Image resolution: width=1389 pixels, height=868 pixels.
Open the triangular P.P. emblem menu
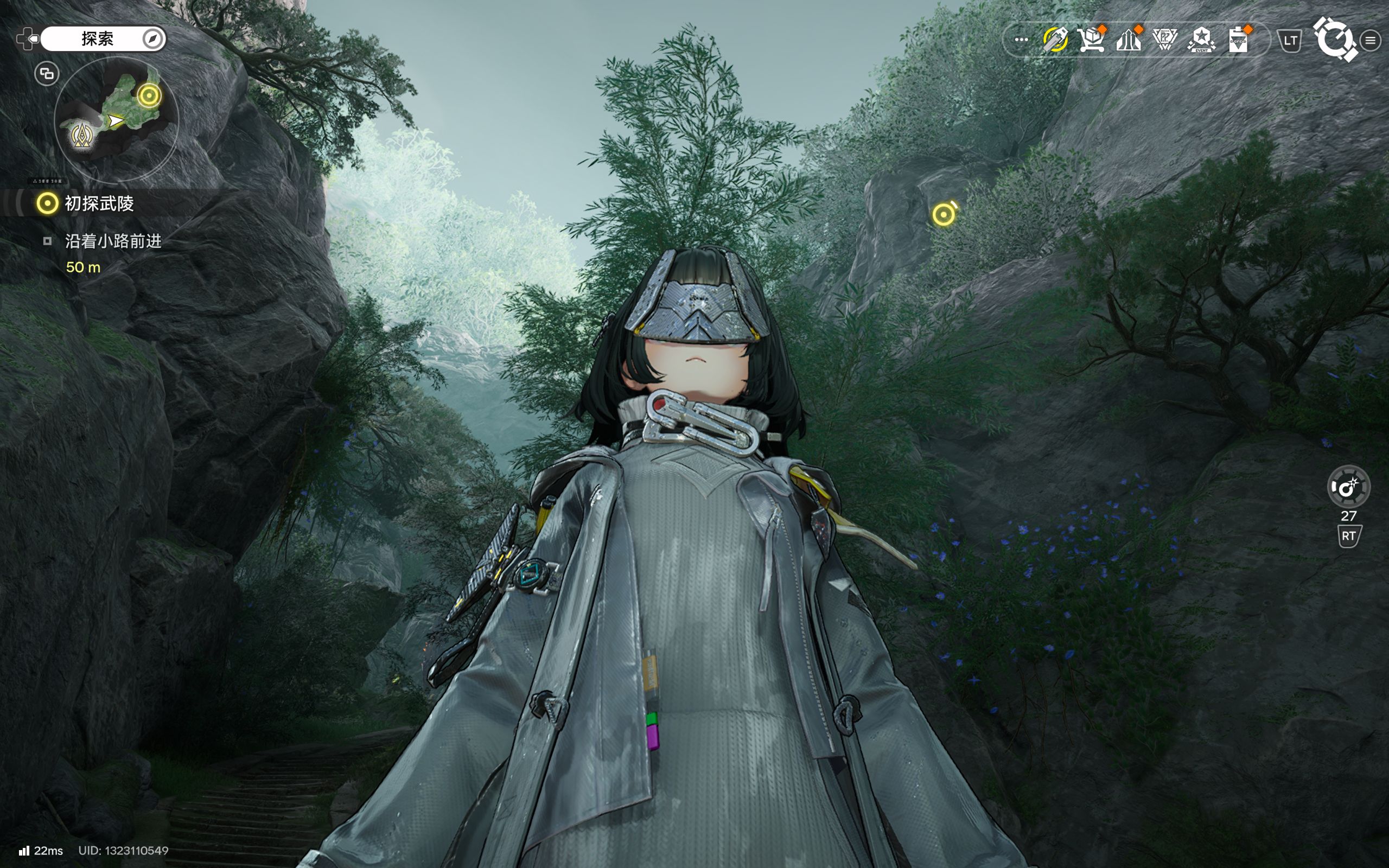pyautogui.click(x=1164, y=40)
